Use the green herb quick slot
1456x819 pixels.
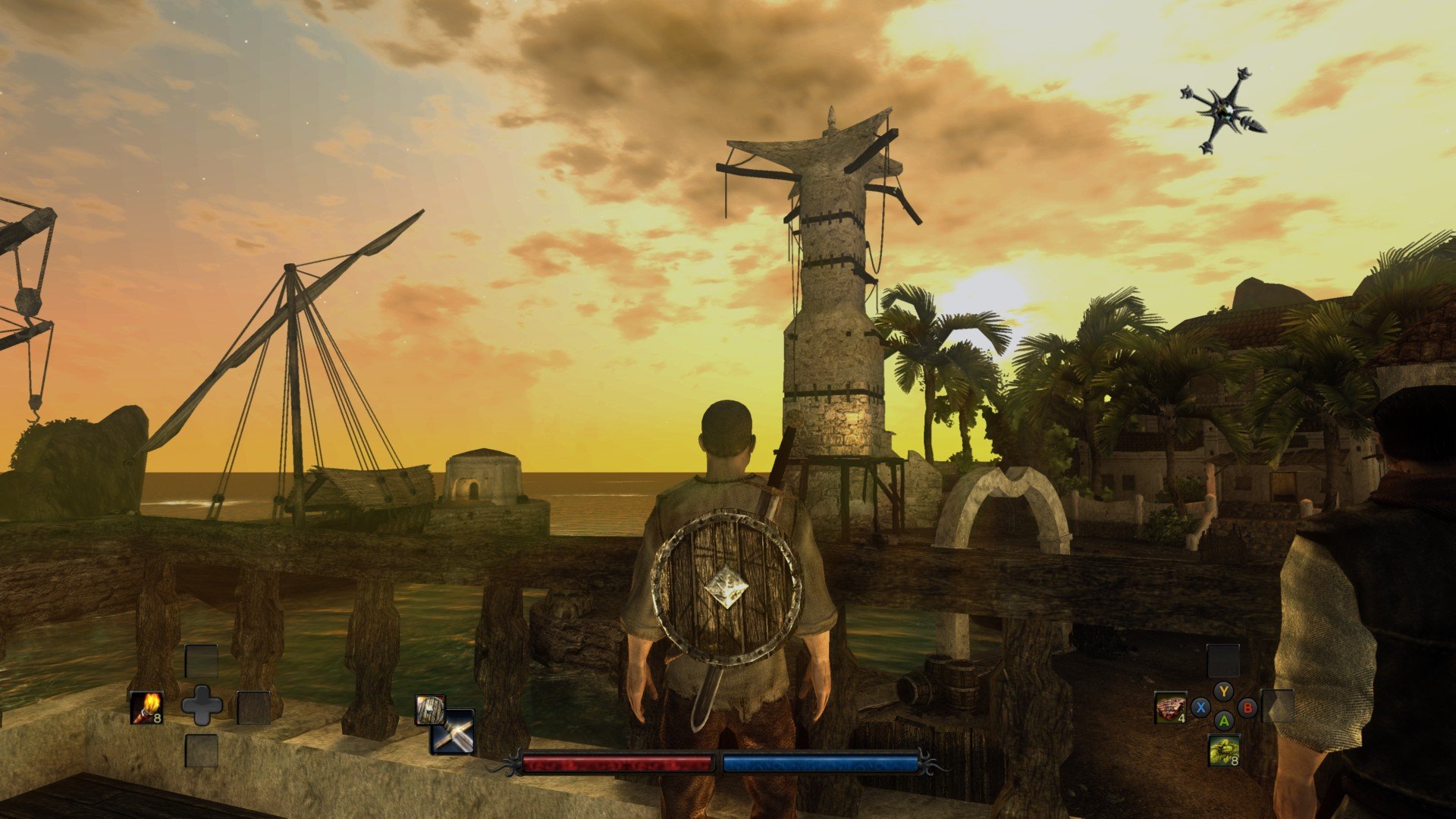(1223, 751)
